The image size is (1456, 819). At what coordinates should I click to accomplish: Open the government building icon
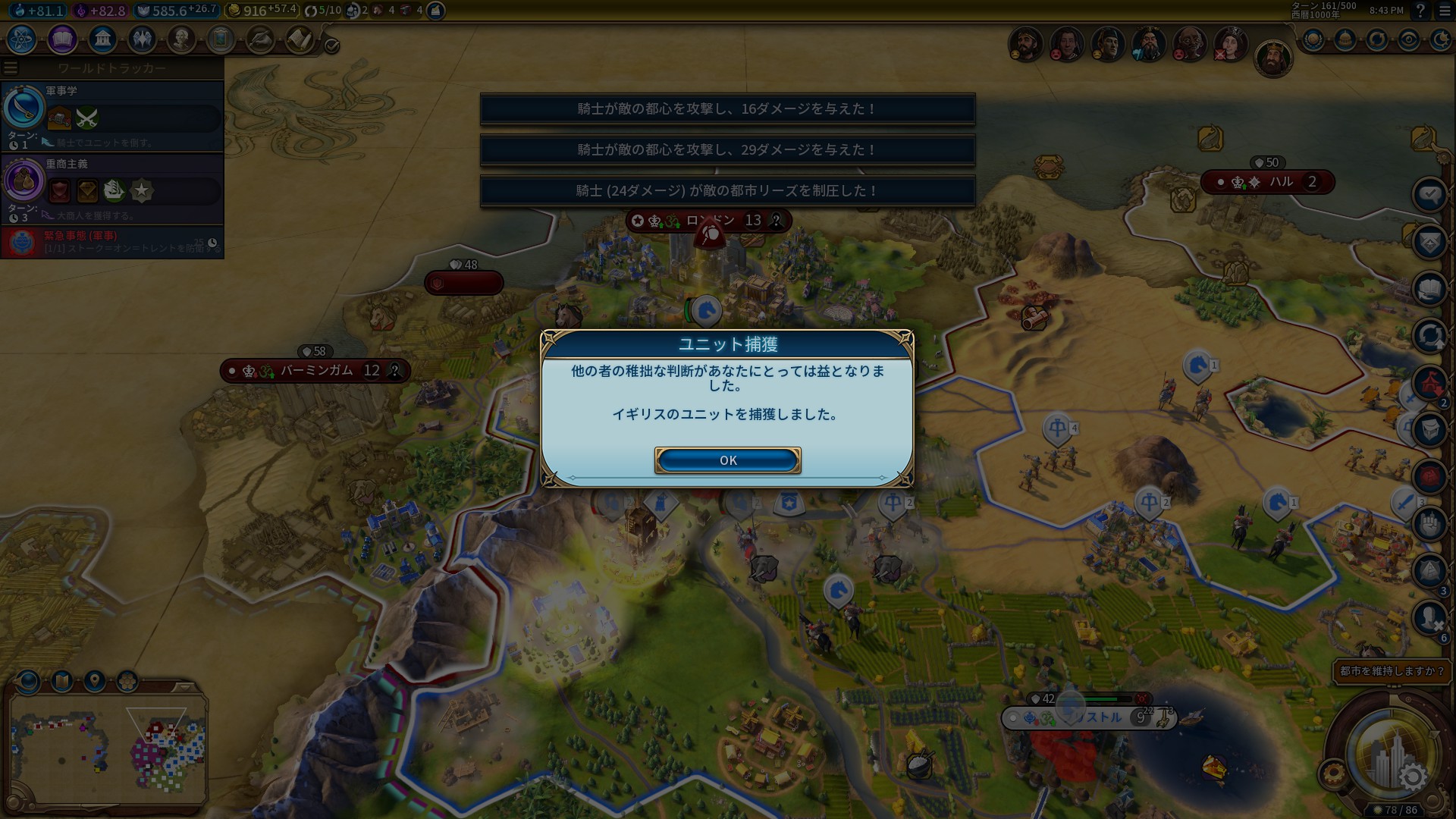click(102, 39)
